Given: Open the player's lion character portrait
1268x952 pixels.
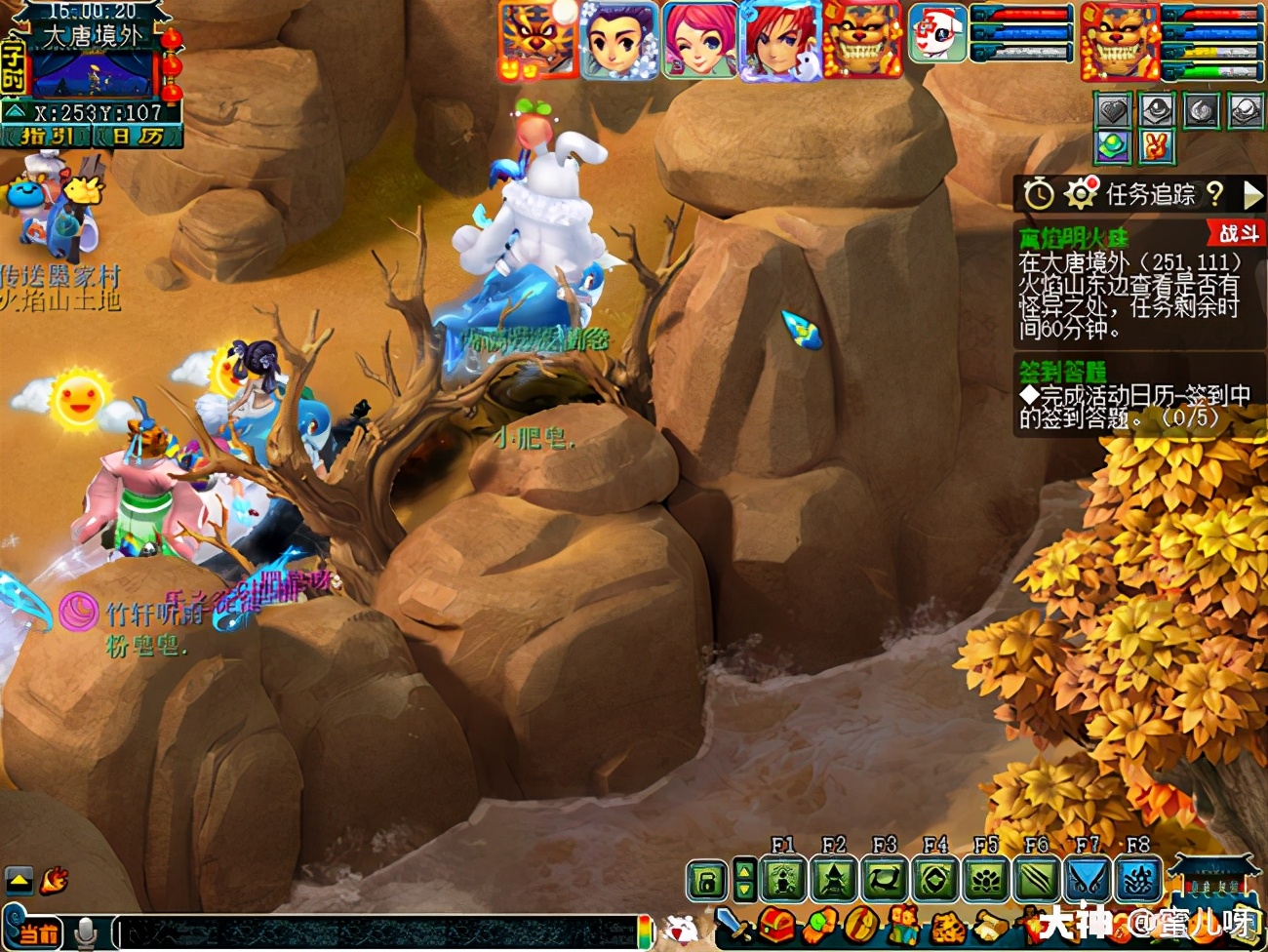Looking at the screenshot, I should (x=1119, y=42).
